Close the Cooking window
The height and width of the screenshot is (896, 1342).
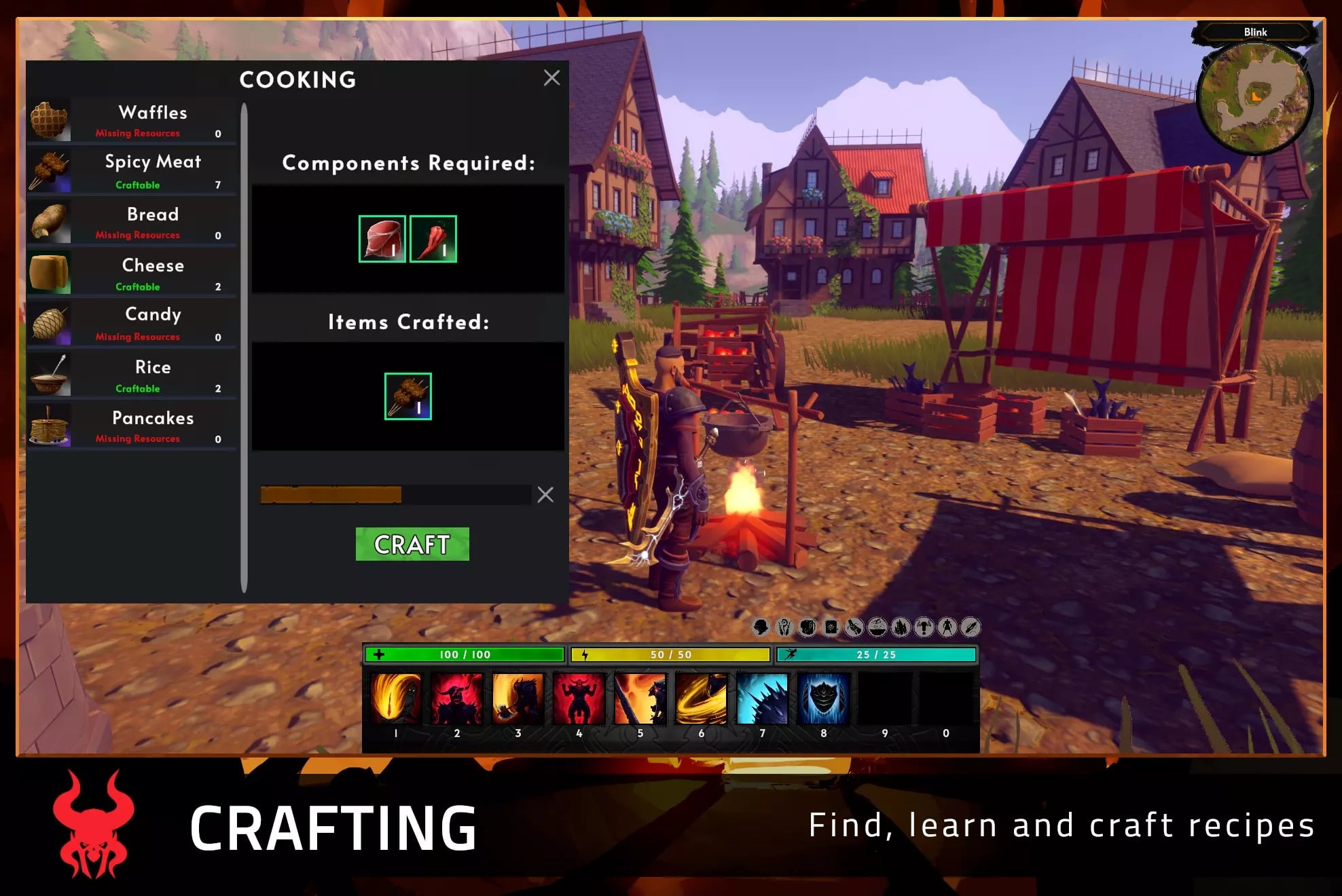[551, 78]
